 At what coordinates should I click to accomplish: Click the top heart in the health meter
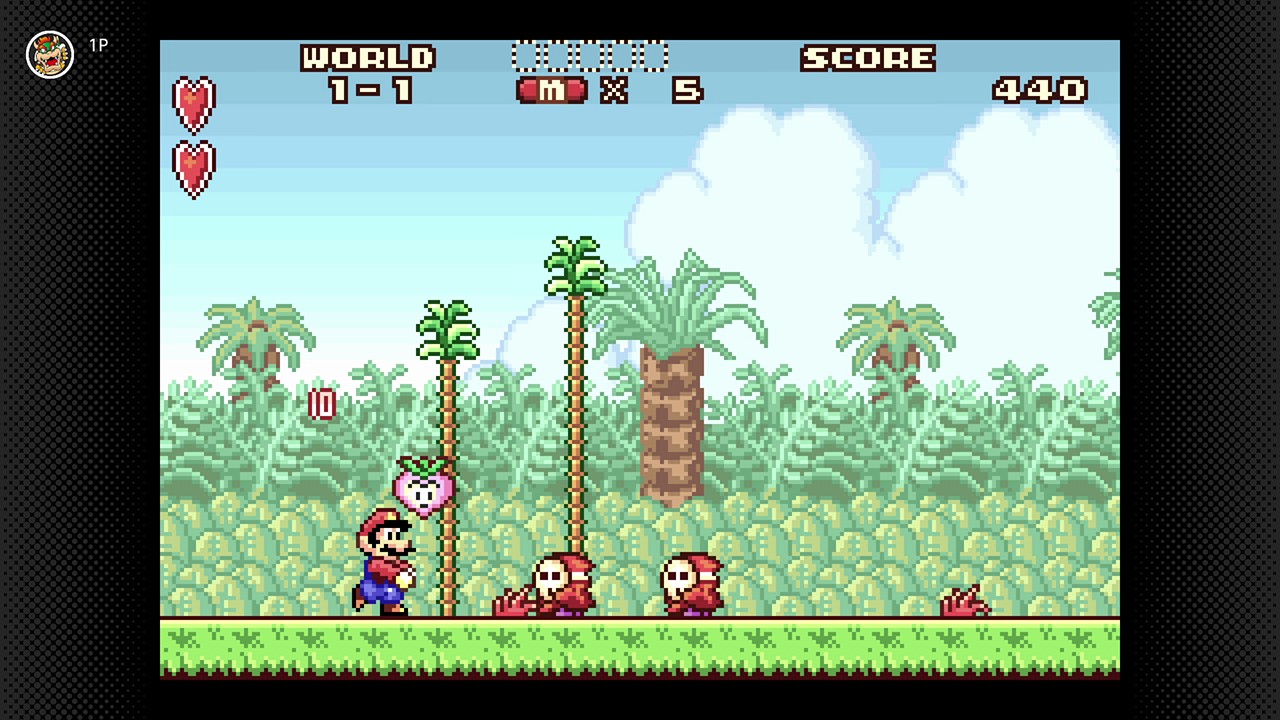(x=193, y=103)
